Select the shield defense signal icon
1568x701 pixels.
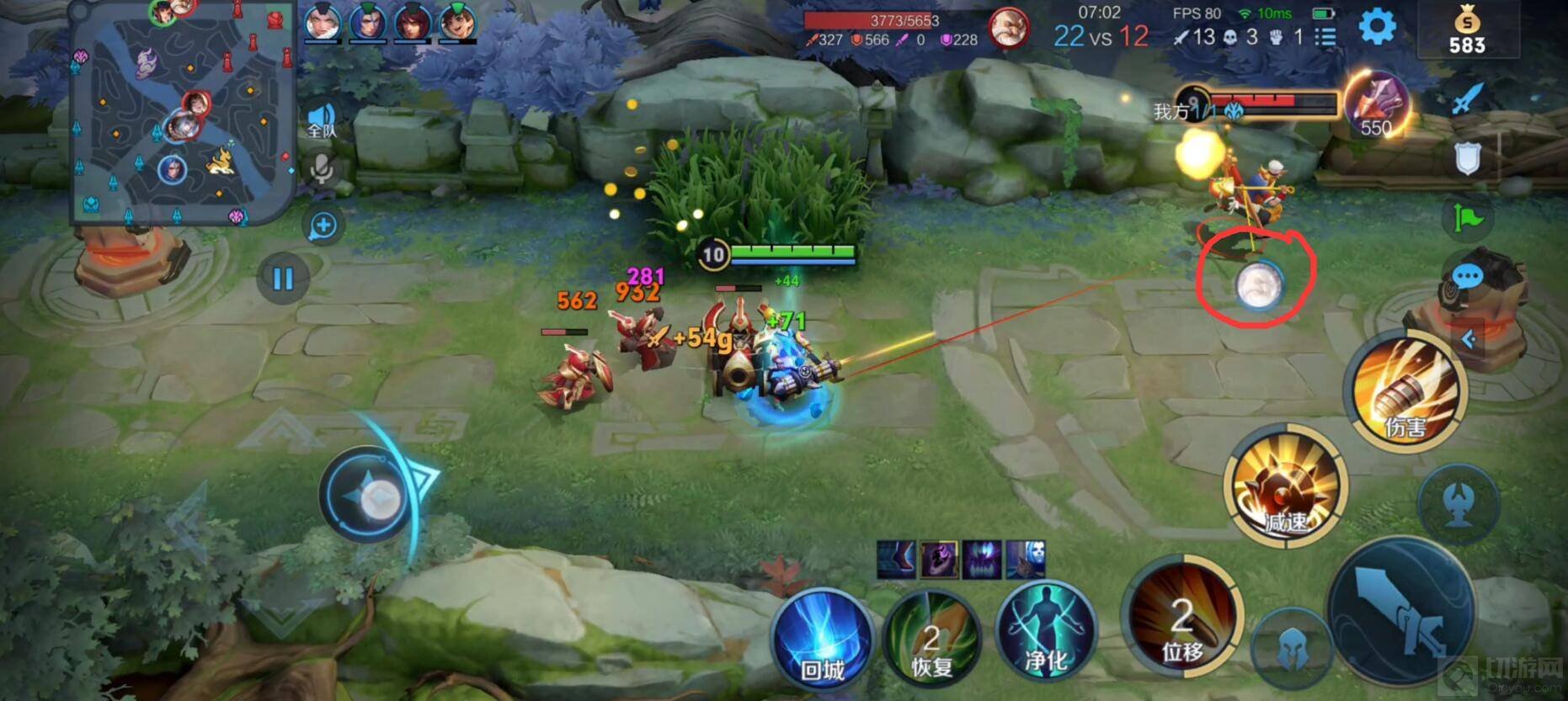1467,158
